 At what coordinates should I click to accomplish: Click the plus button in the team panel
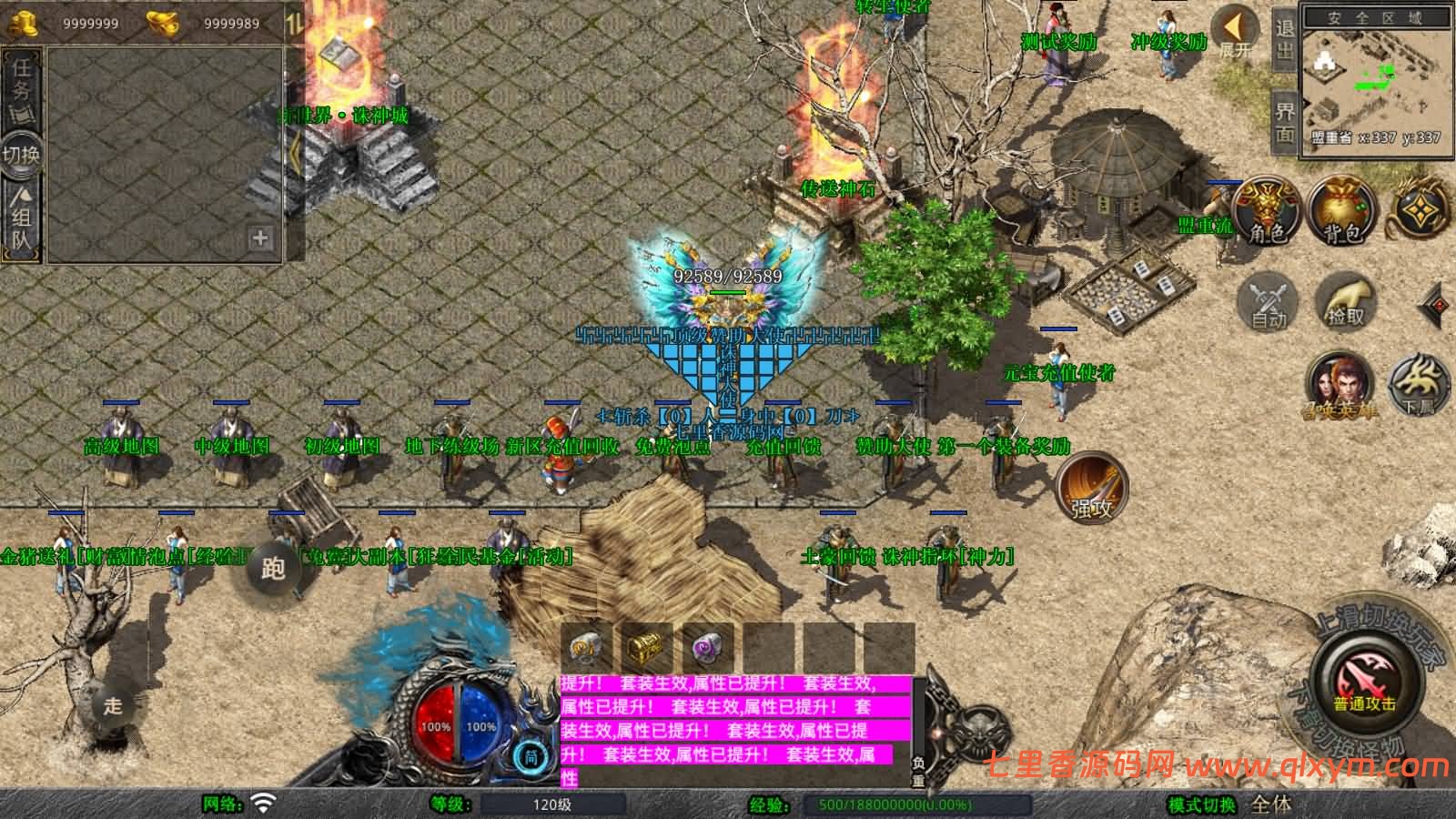(x=260, y=238)
